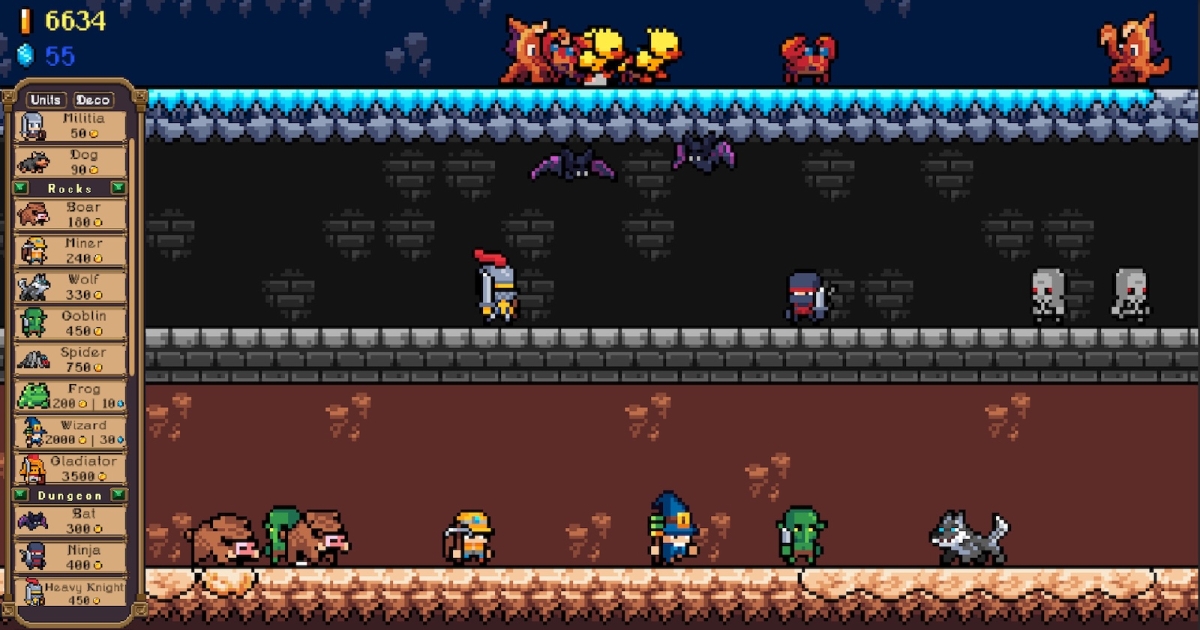Select the Frog unit entry
This screenshot has height=630, width=1200.
click(70, 396)
